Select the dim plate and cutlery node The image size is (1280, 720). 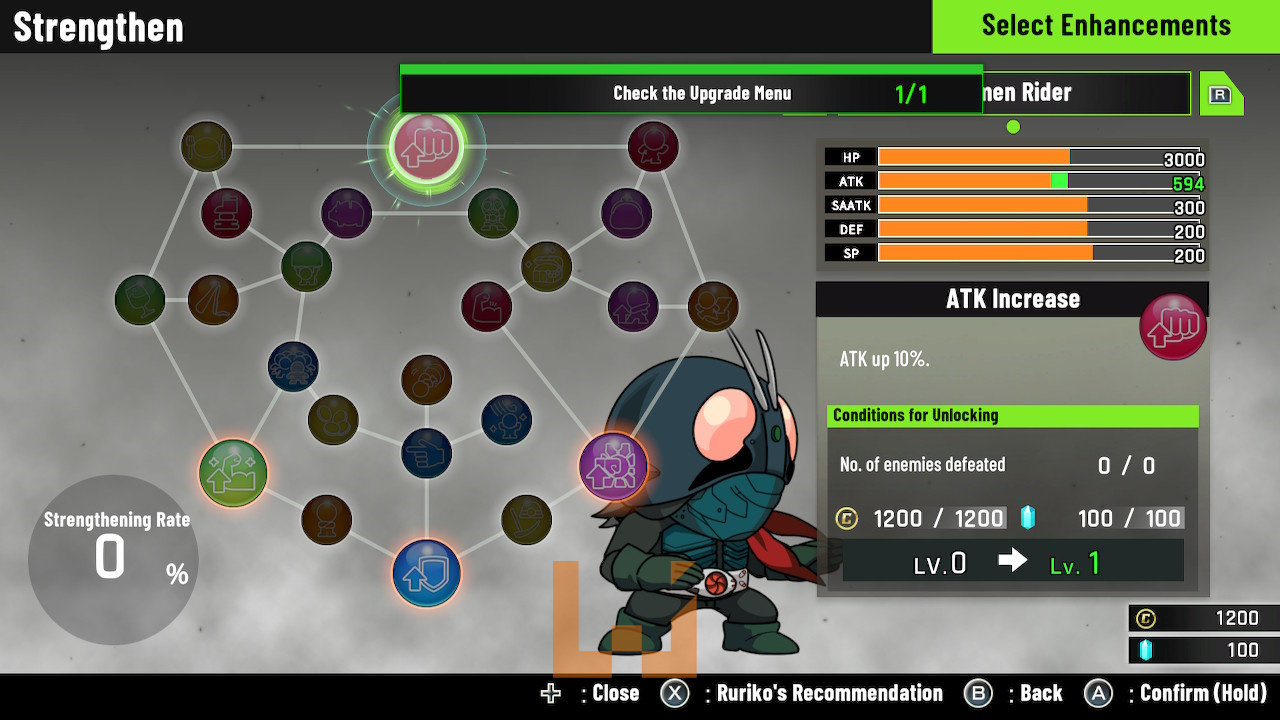coord(207,147)
